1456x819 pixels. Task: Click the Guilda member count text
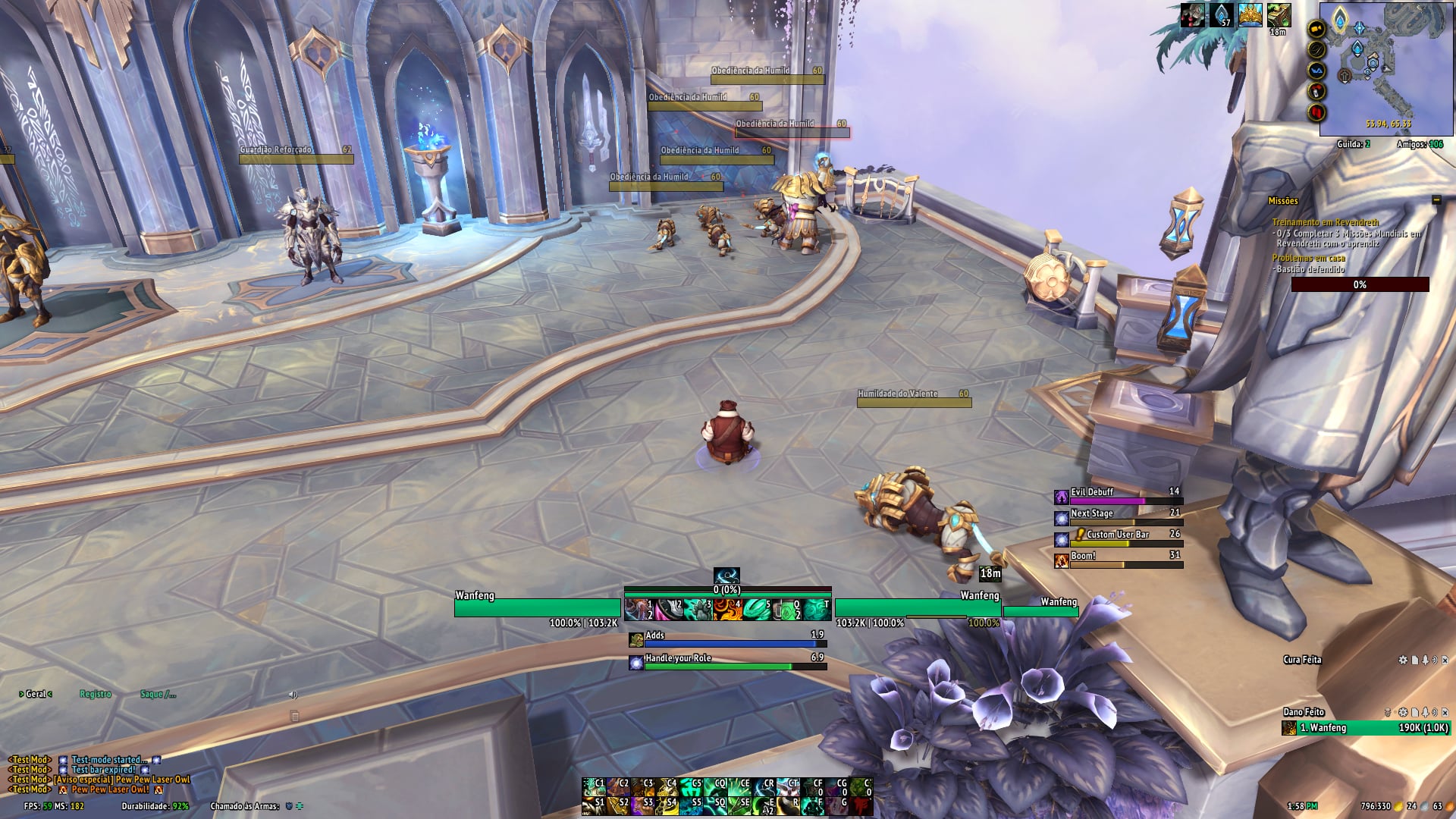pos(1353,144)
